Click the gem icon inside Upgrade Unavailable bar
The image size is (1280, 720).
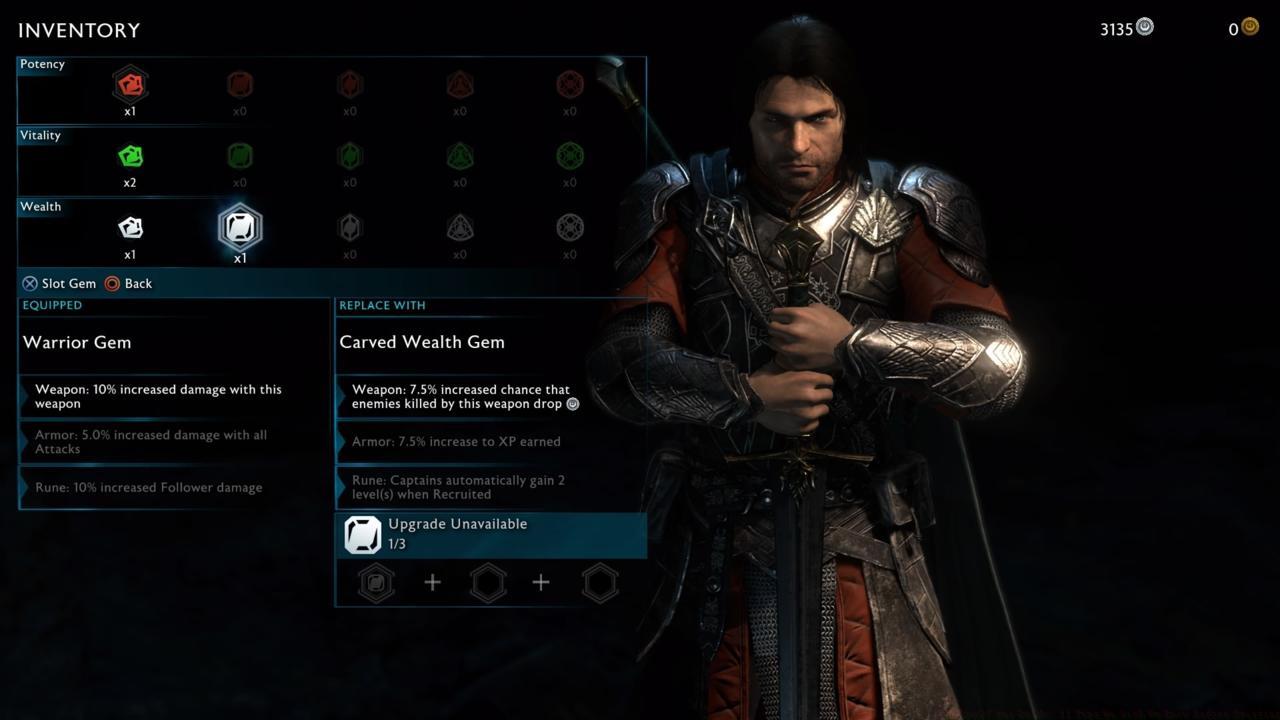(x=362, y=534)
